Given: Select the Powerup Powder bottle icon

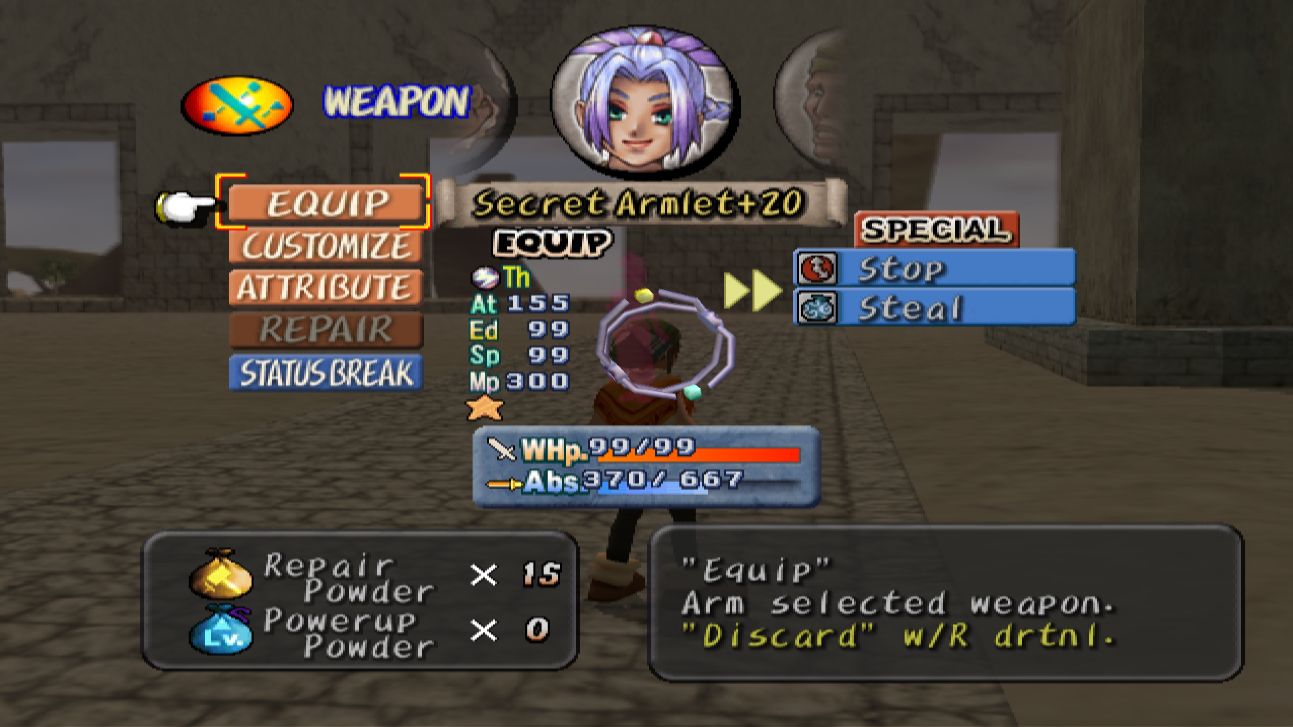Looking at the screenshot, I should coord(222,630).
